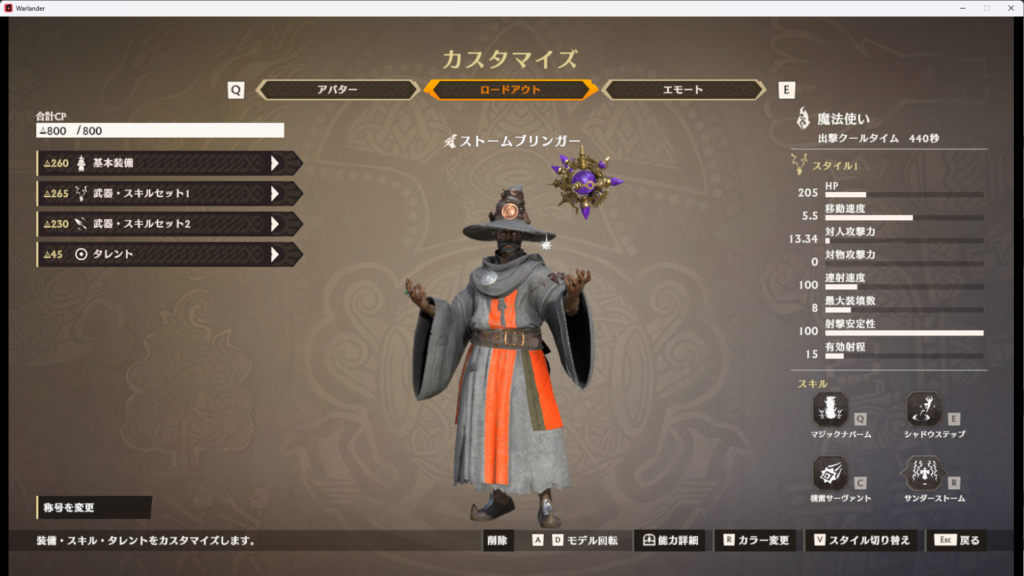
Task: Click the ストームブリンガー weapon orb icon
Action: (583, 183)
